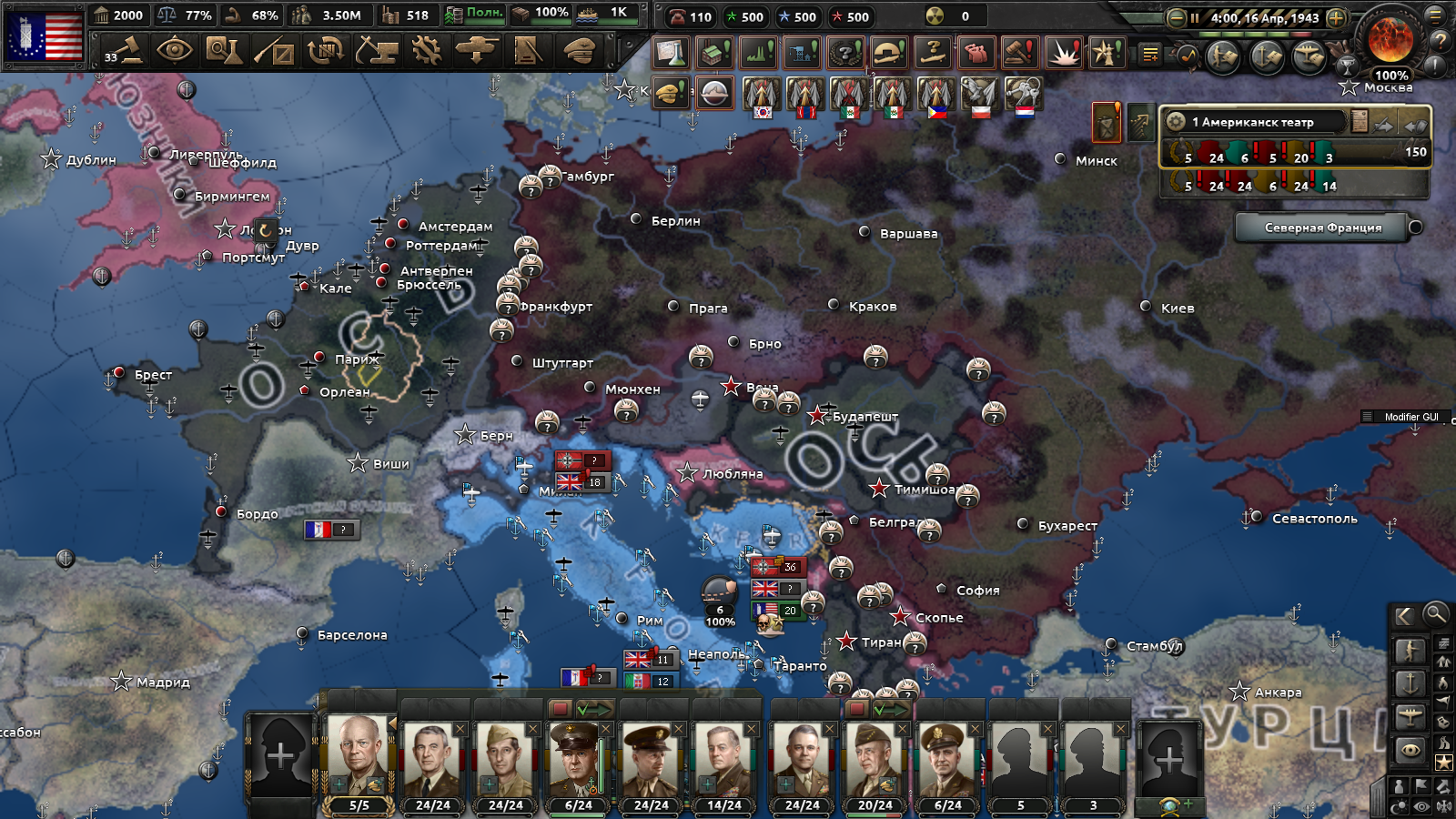Viewport: 1456px width, 819px height.
Task: Select the general portrait showing 20/24 divisions
Action: (875, 759)
